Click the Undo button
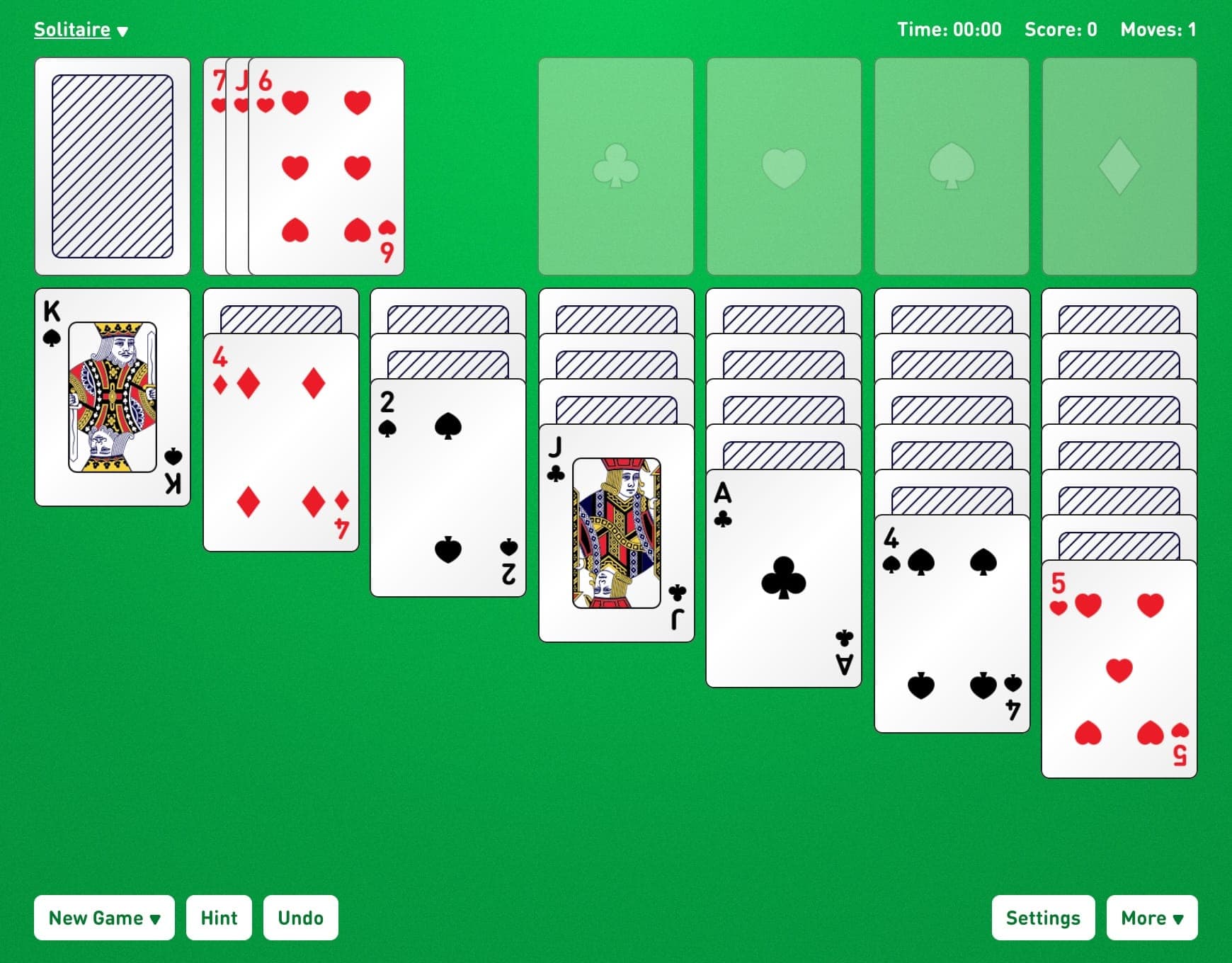 [x=300, y=917]
